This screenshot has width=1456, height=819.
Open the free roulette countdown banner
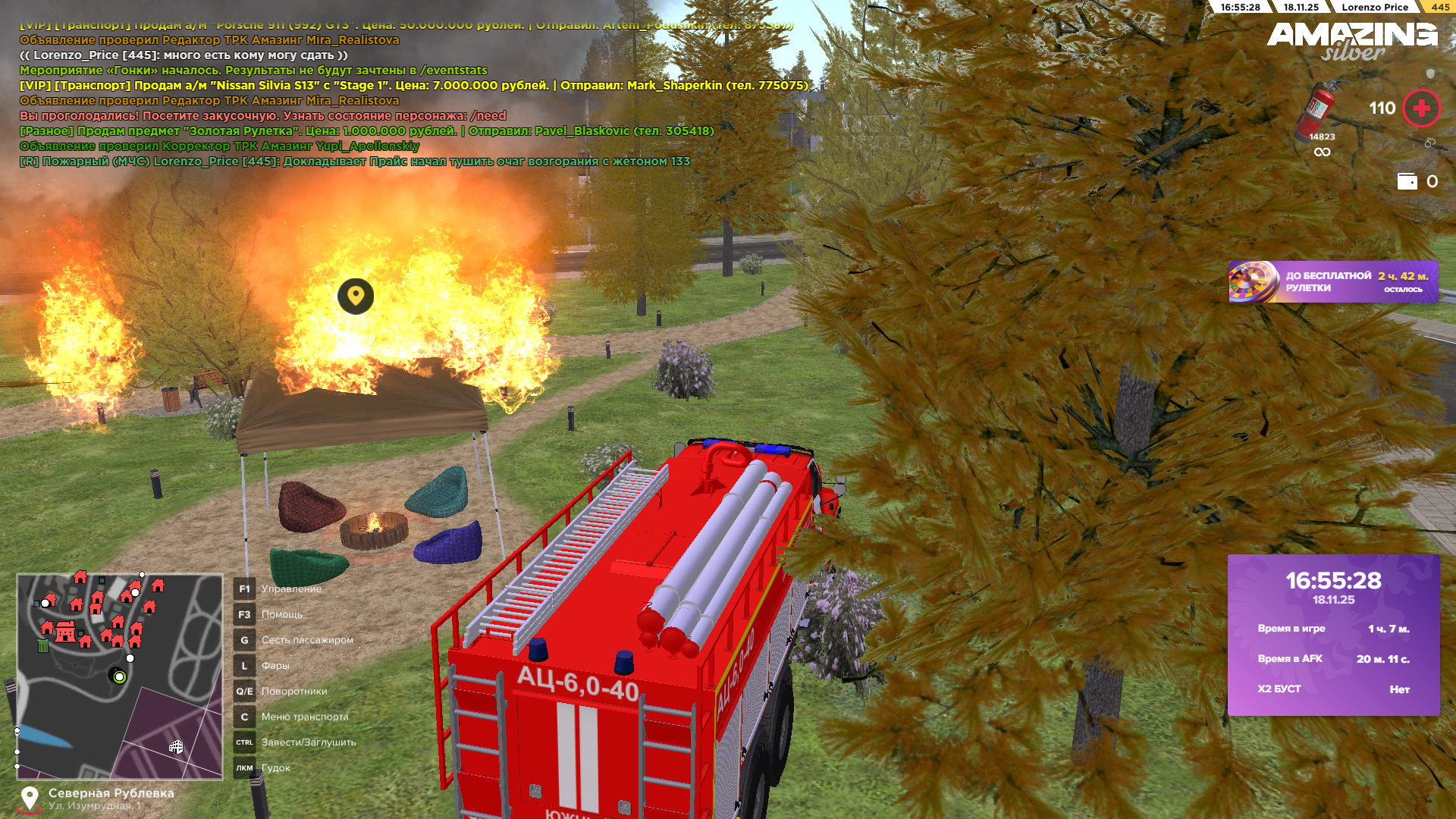pyautogui.click(x=1333, y=282)
